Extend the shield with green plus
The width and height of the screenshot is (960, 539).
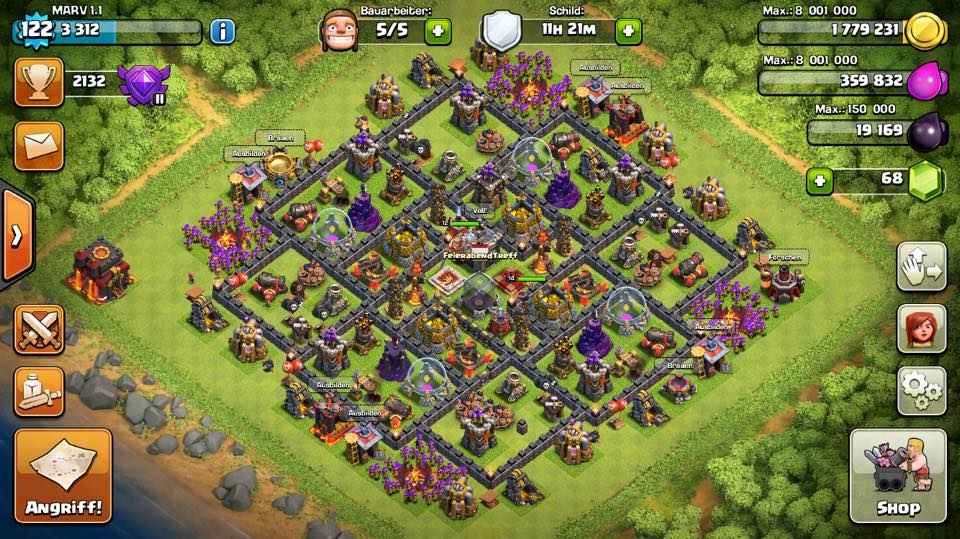click(628, 31)
